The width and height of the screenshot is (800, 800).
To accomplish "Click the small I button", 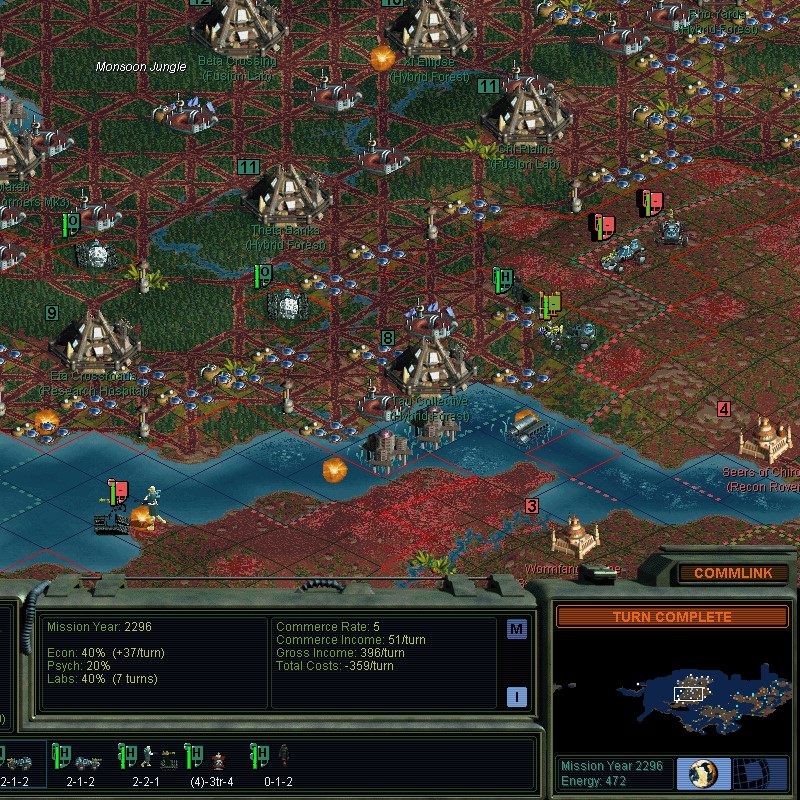I will pyautogui.click(x=516, y=696).
